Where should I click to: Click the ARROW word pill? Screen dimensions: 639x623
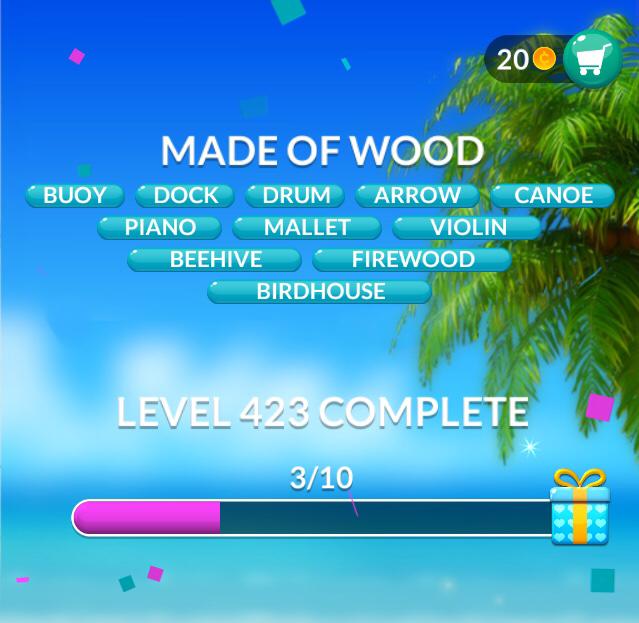click(417, 195)
